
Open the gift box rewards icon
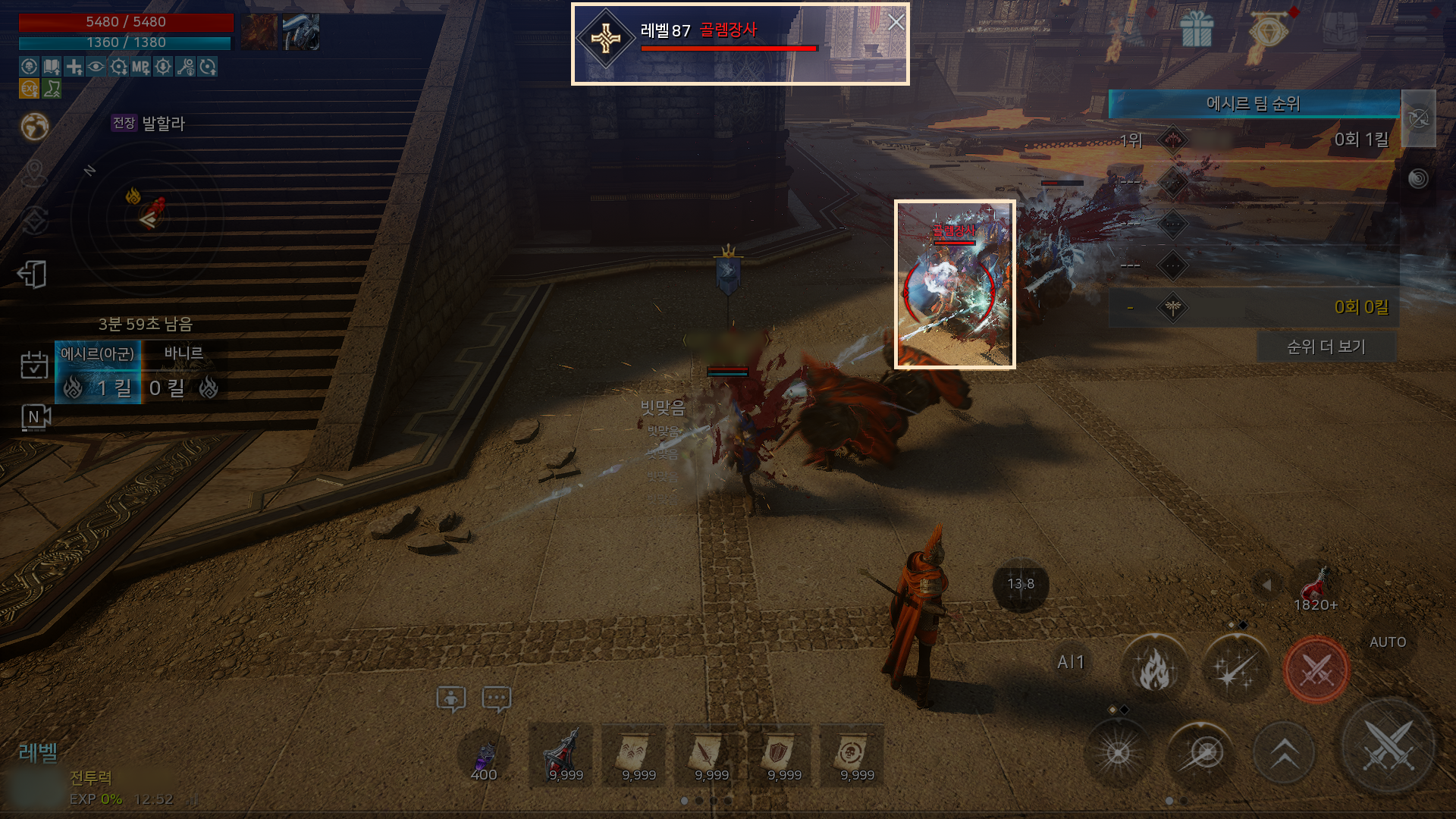tap(1197, 32)
